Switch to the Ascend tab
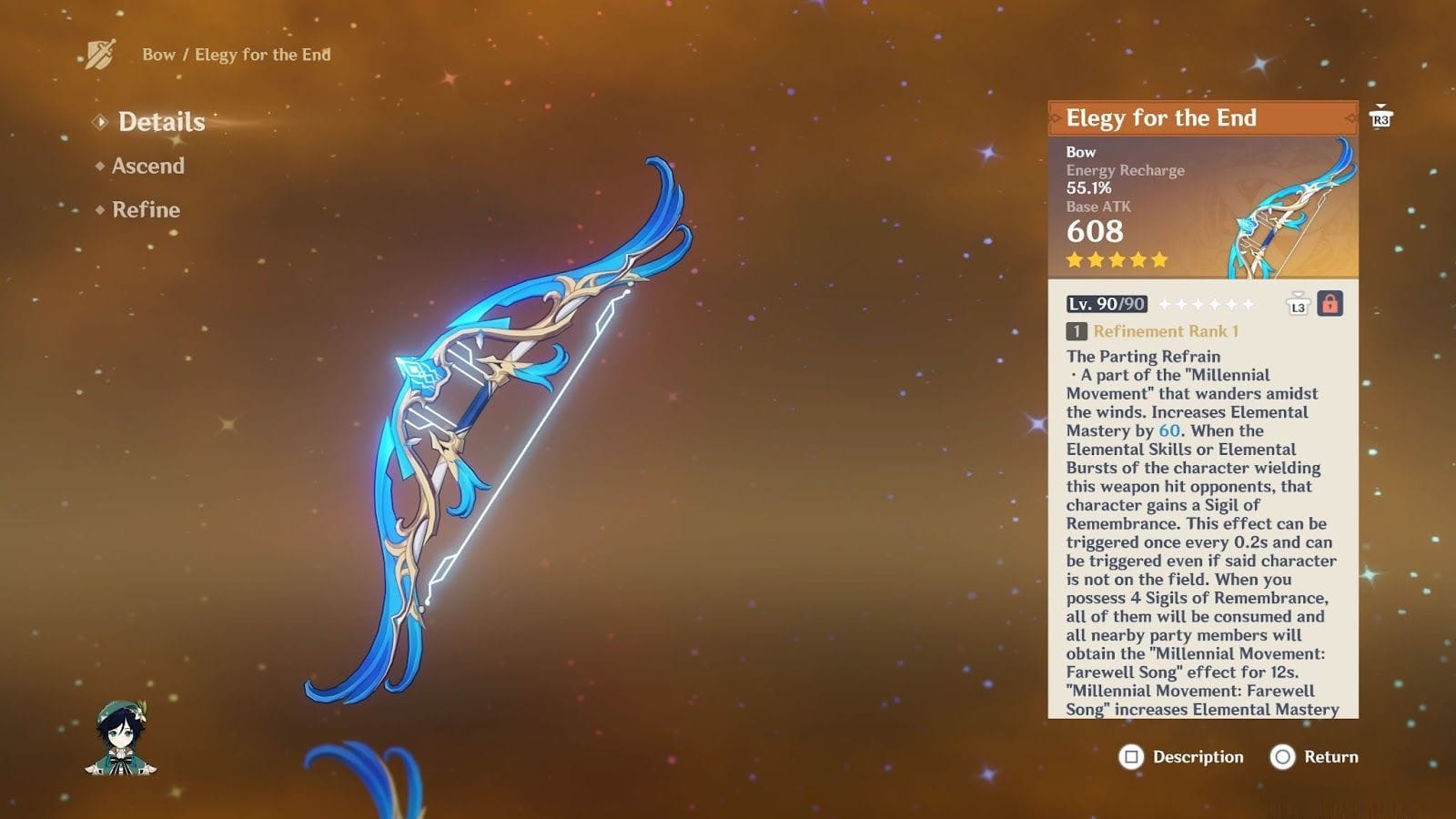Image resolution: width=1456 pixels, height=819 pixels. pyautogui.click(x=147, y=166)
